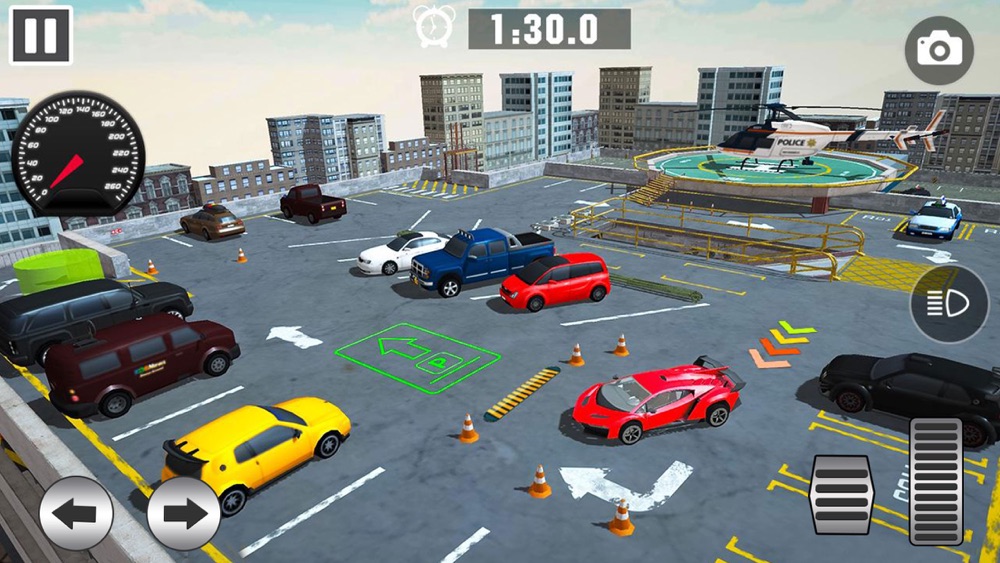Image resolution: width=1000 pixels, height=563 pixels.
Task: Pause the game
Action: [x=41, y=35]
